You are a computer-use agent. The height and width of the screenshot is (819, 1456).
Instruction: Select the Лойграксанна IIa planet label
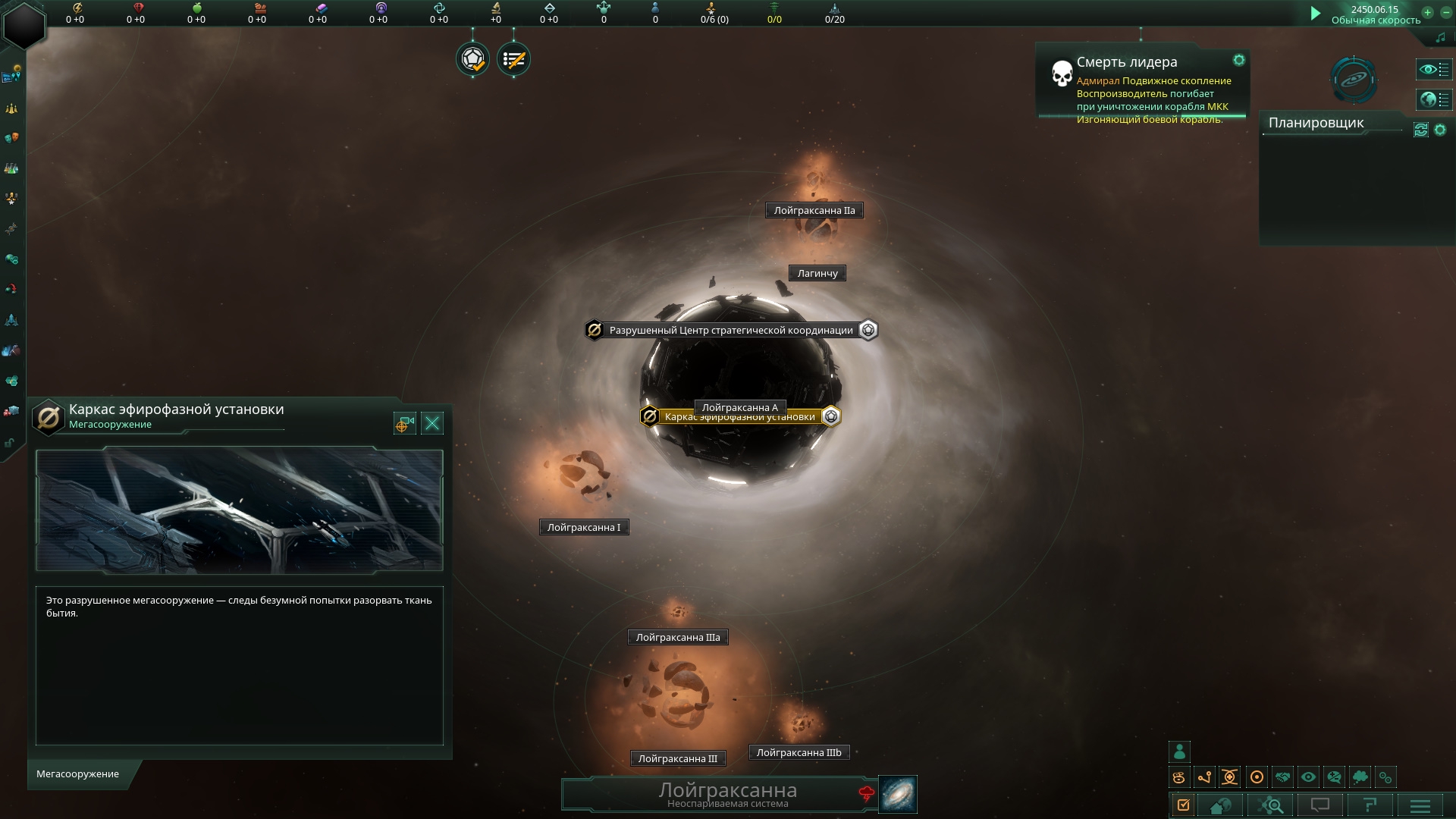pos(814,211)
